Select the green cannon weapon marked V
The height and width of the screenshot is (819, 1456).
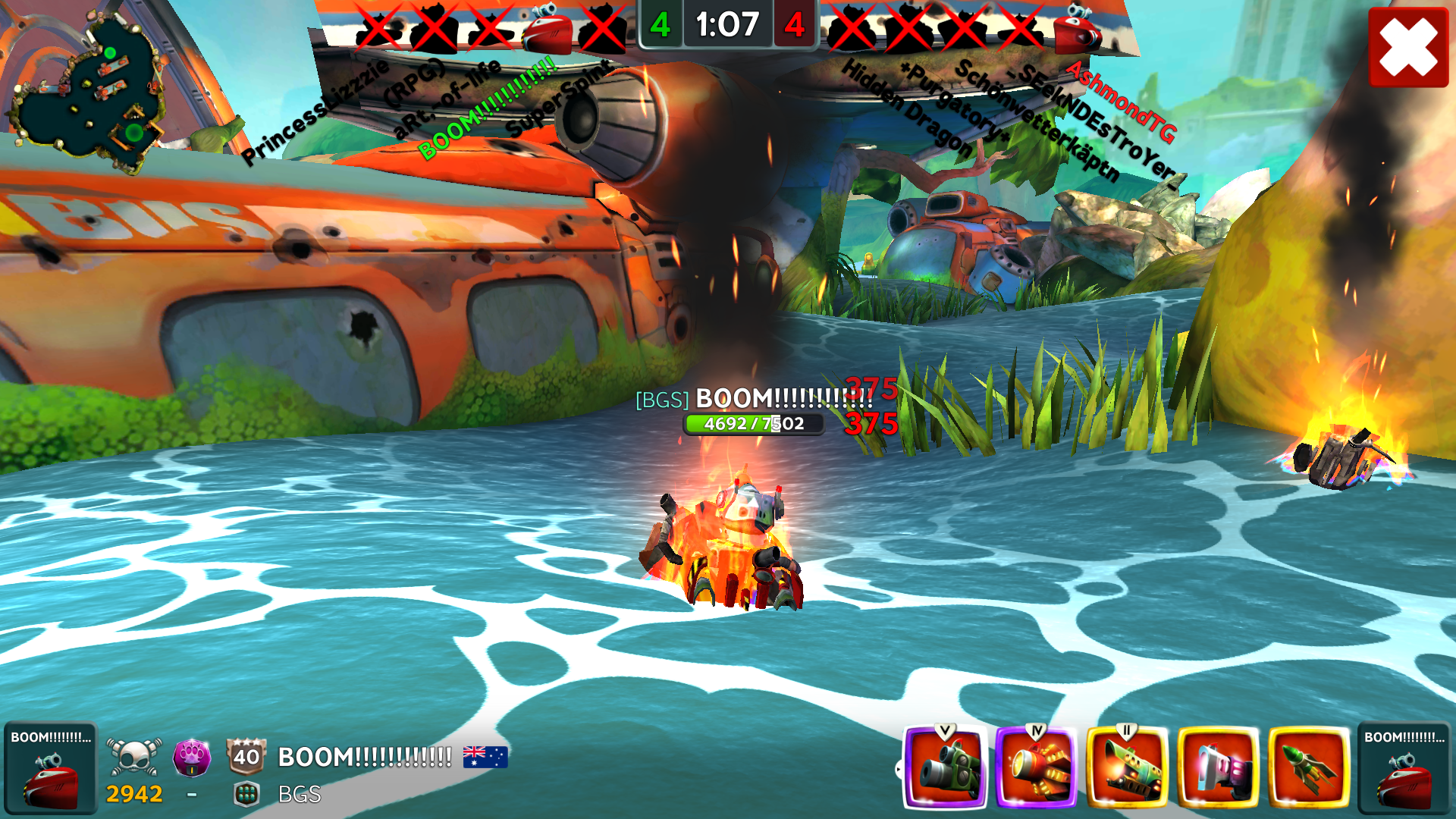coord(945,767)
